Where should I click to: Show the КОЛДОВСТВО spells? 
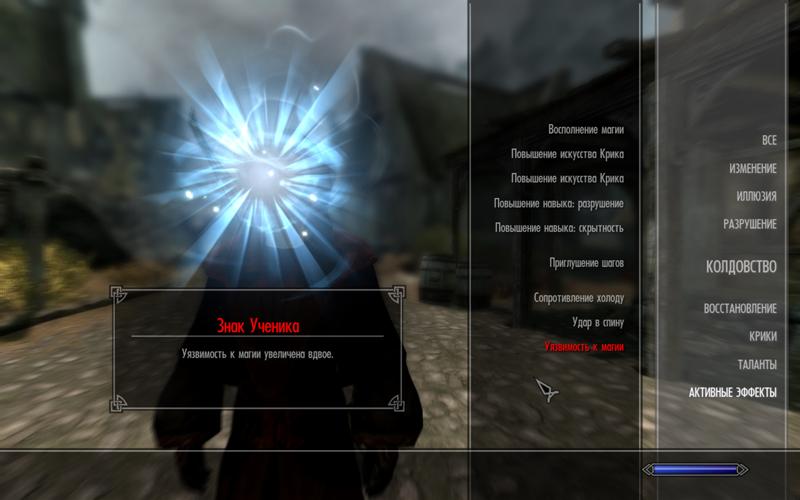click(741, 267)
